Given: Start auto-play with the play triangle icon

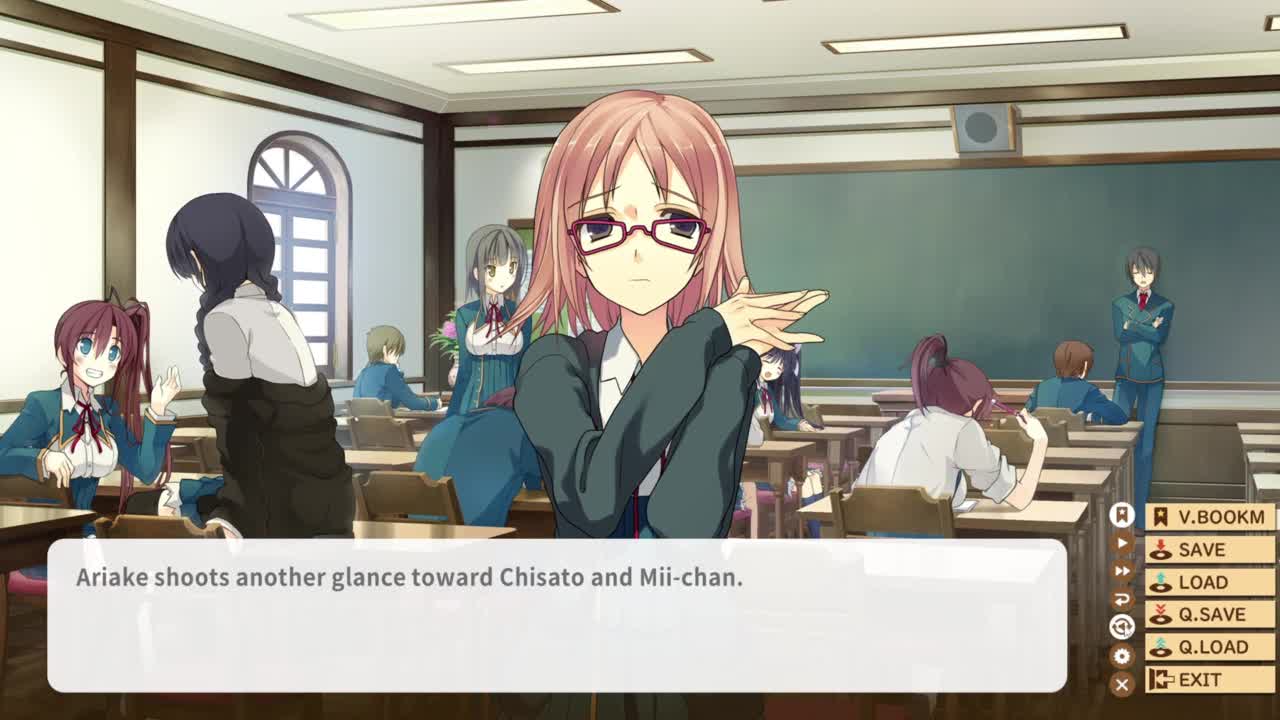Looking at the screenshot, I should point(1122,543).
